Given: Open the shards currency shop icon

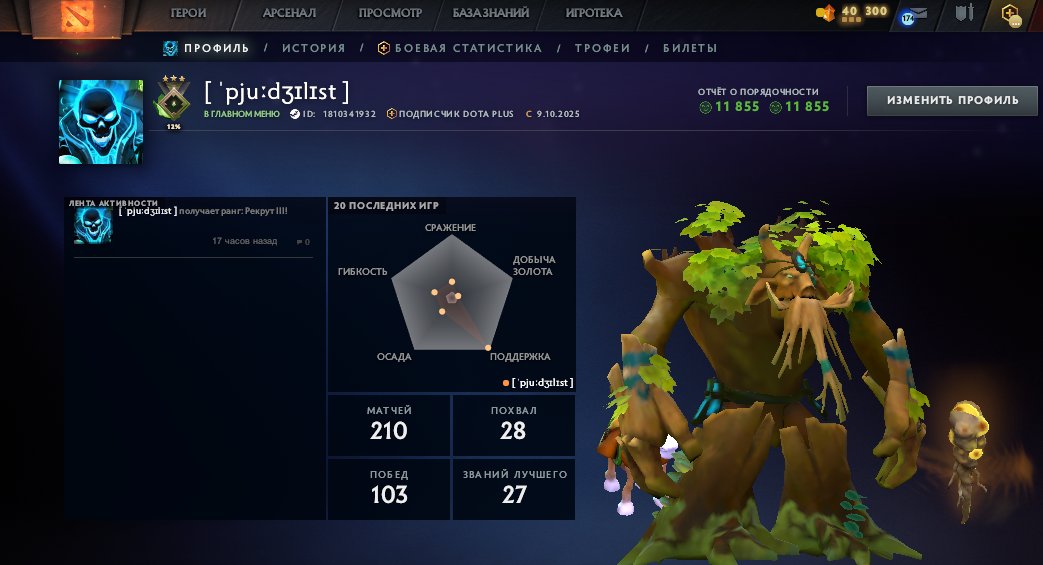Looking at the screenshot, I should pyautogui.click(x=826, y=13).
